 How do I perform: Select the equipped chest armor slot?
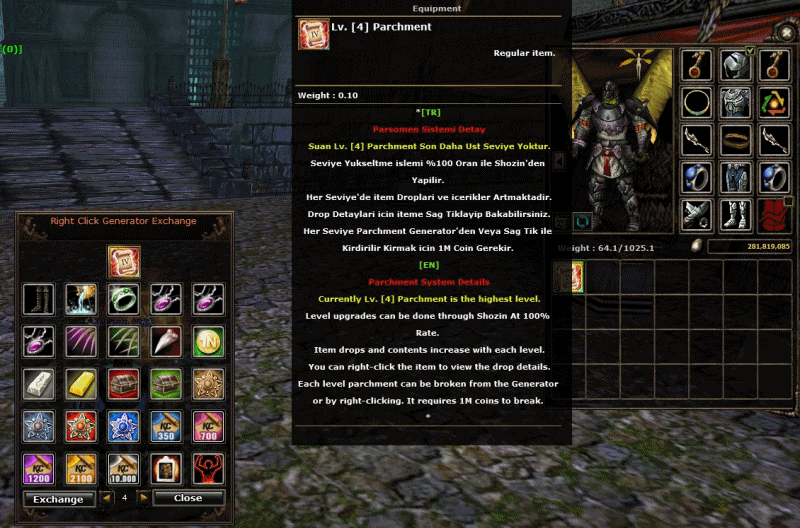(x=735, y=103)
